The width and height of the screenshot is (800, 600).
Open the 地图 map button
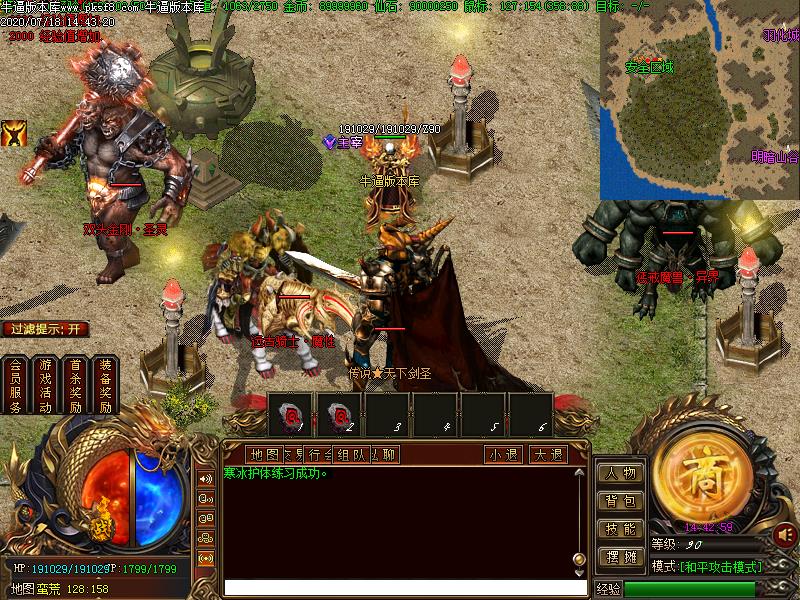tap(263, 454)
